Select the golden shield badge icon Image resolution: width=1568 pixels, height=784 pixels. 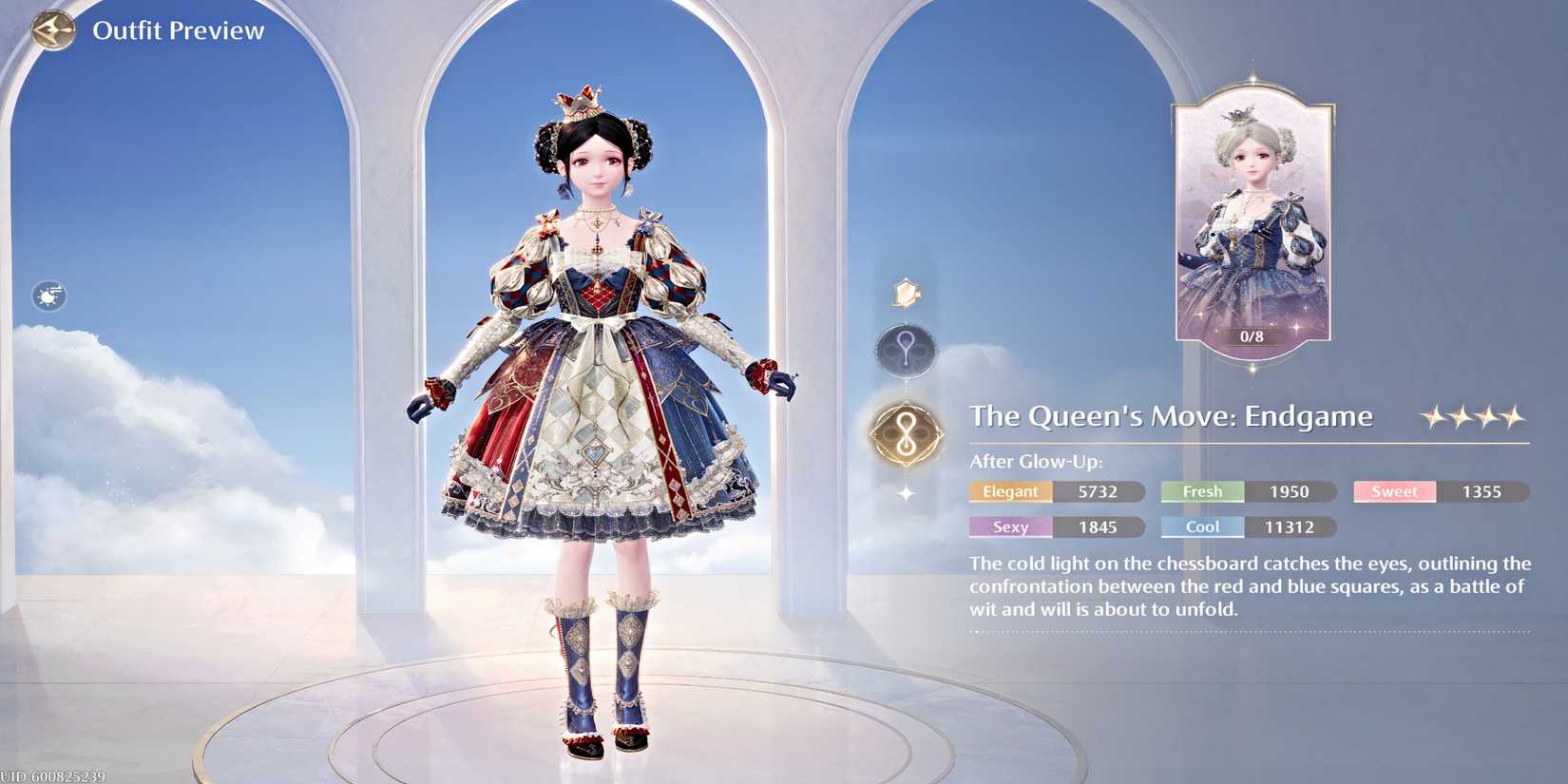(905, 291)
